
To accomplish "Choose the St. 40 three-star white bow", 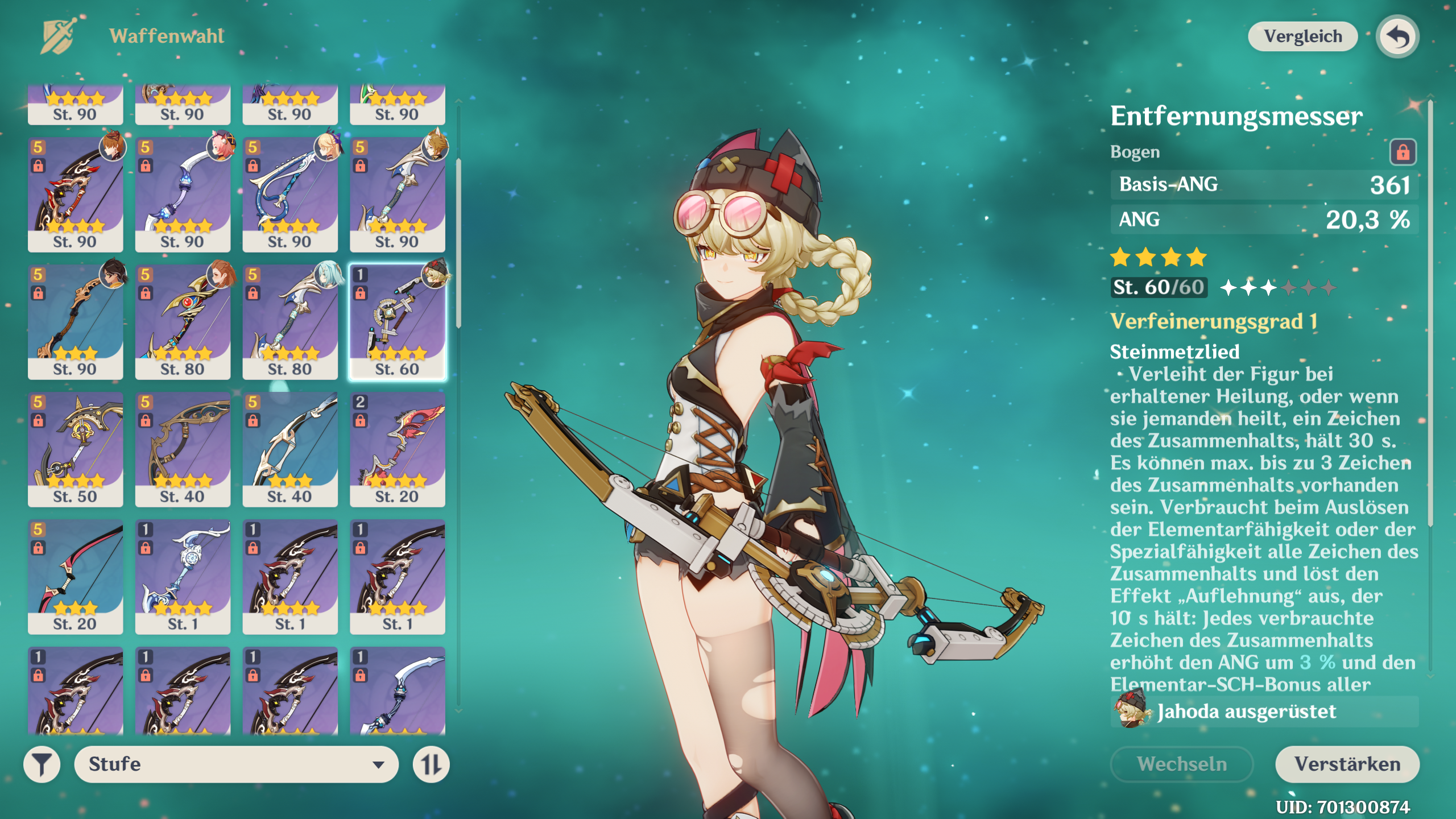I will pos(290,449).
